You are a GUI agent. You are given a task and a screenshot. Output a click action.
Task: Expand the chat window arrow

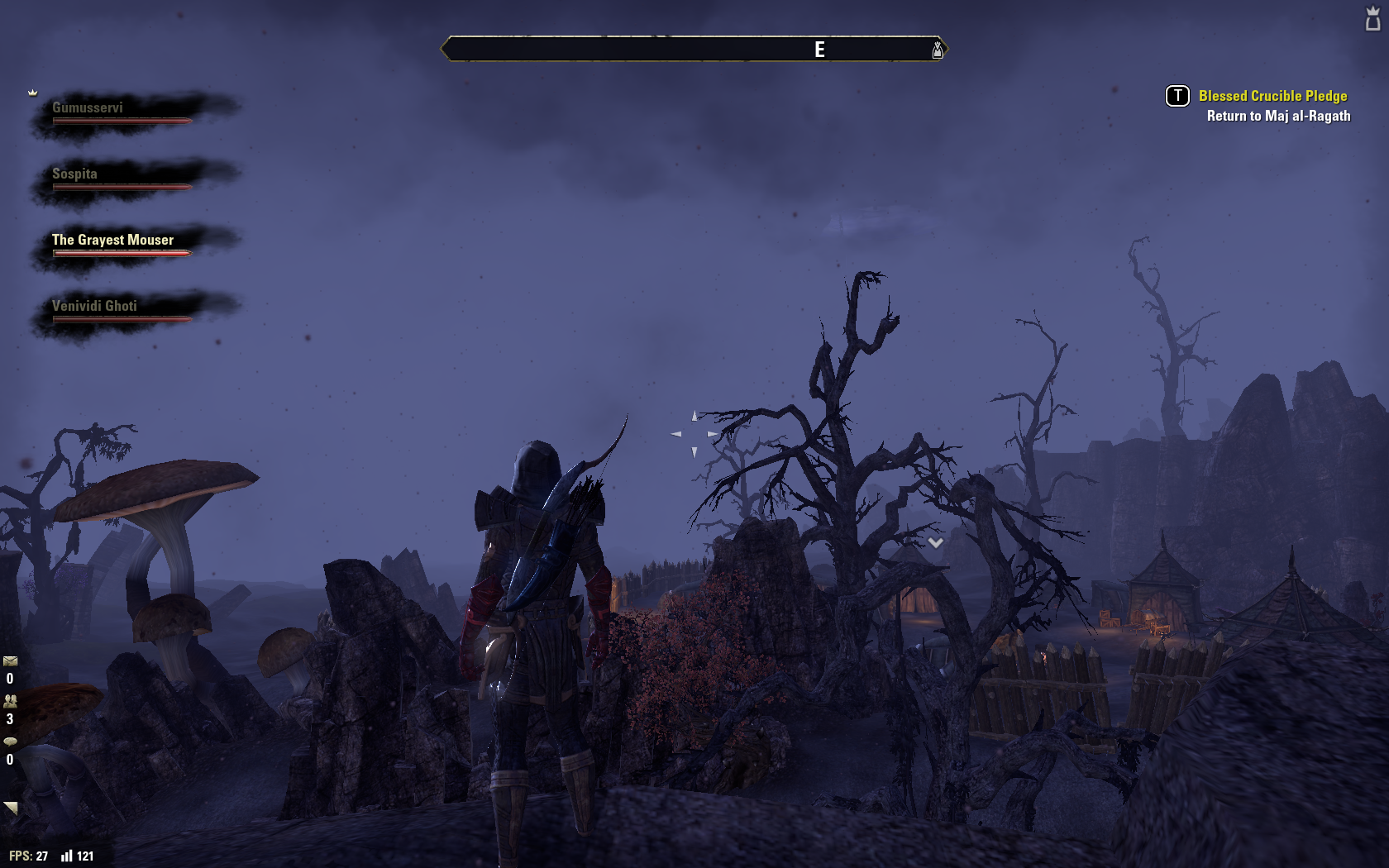coord(11,808)
